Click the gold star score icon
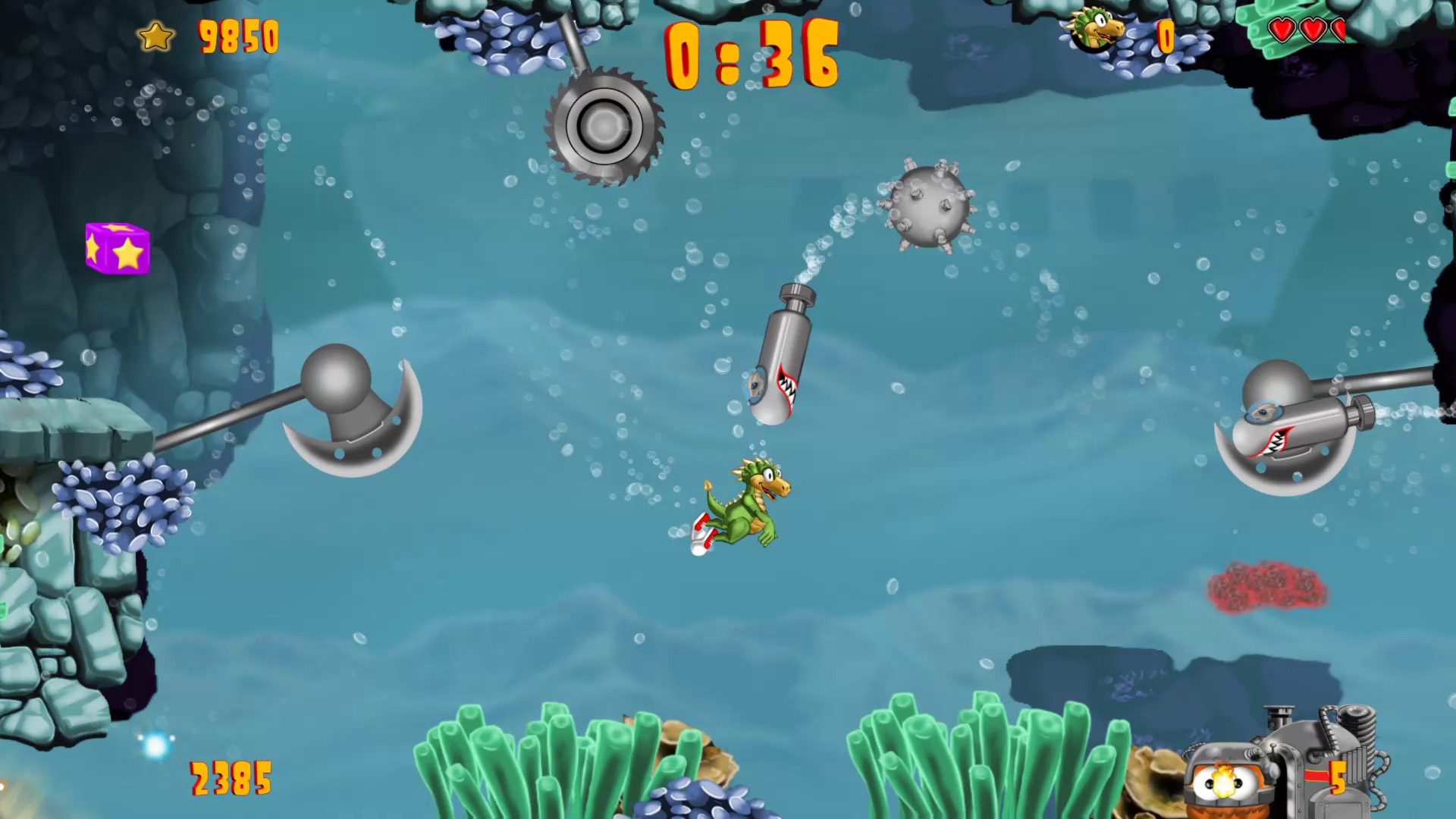This screenshot has width=1456, height=819. click(155, 35)
